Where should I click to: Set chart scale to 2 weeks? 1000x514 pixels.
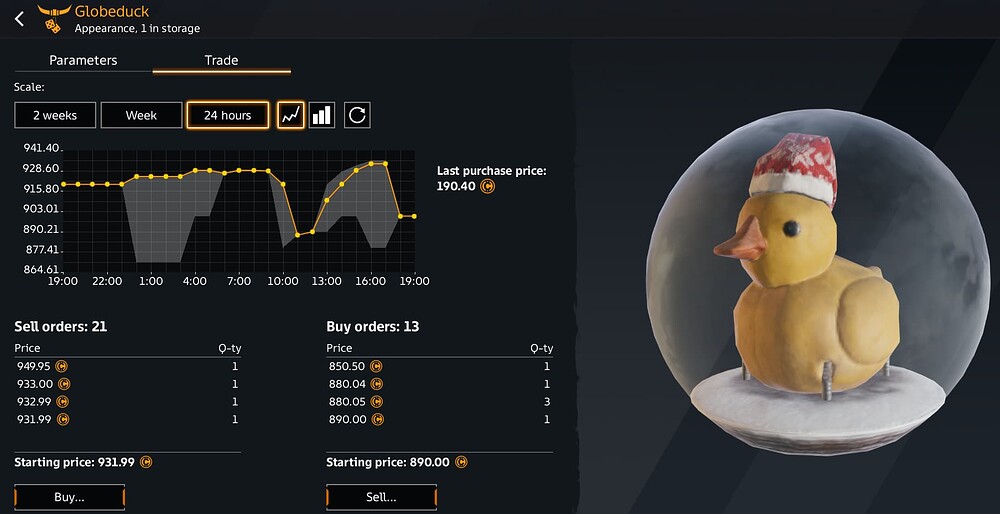pos(54,115)
